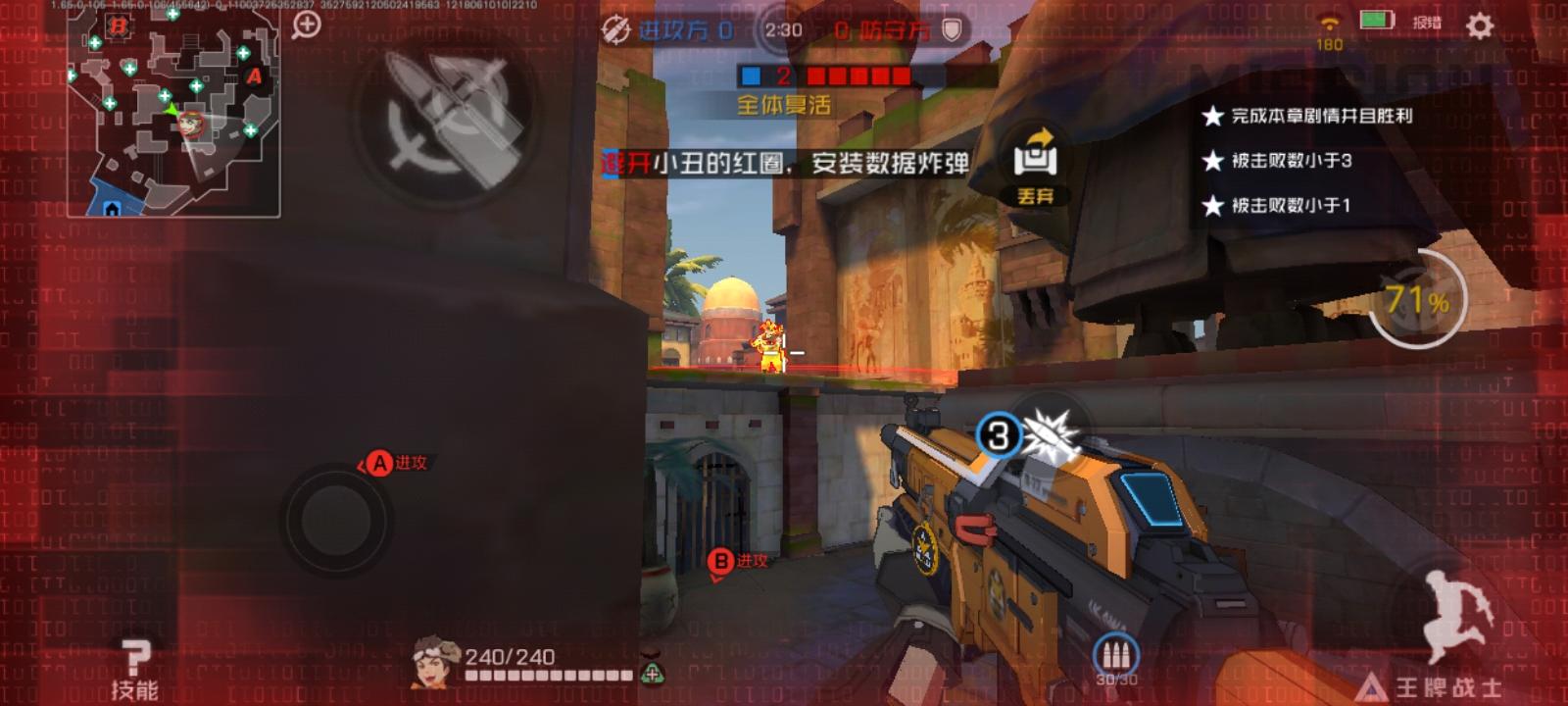Tap the 技能 skill button with question mark
The image size is (1568, 706).
pos(137,662)
